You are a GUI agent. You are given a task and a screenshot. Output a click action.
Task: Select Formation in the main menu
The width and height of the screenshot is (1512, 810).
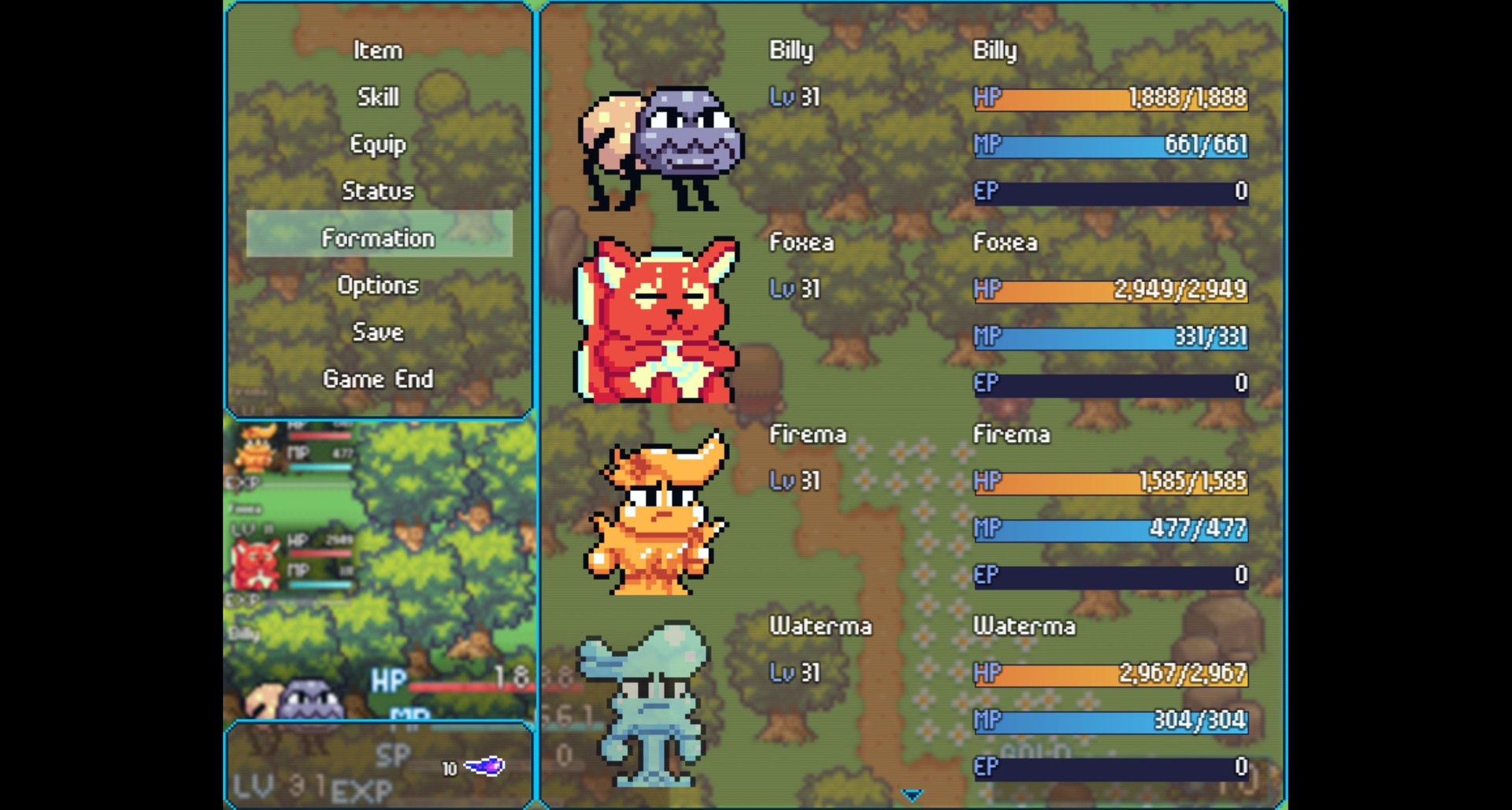379,237
